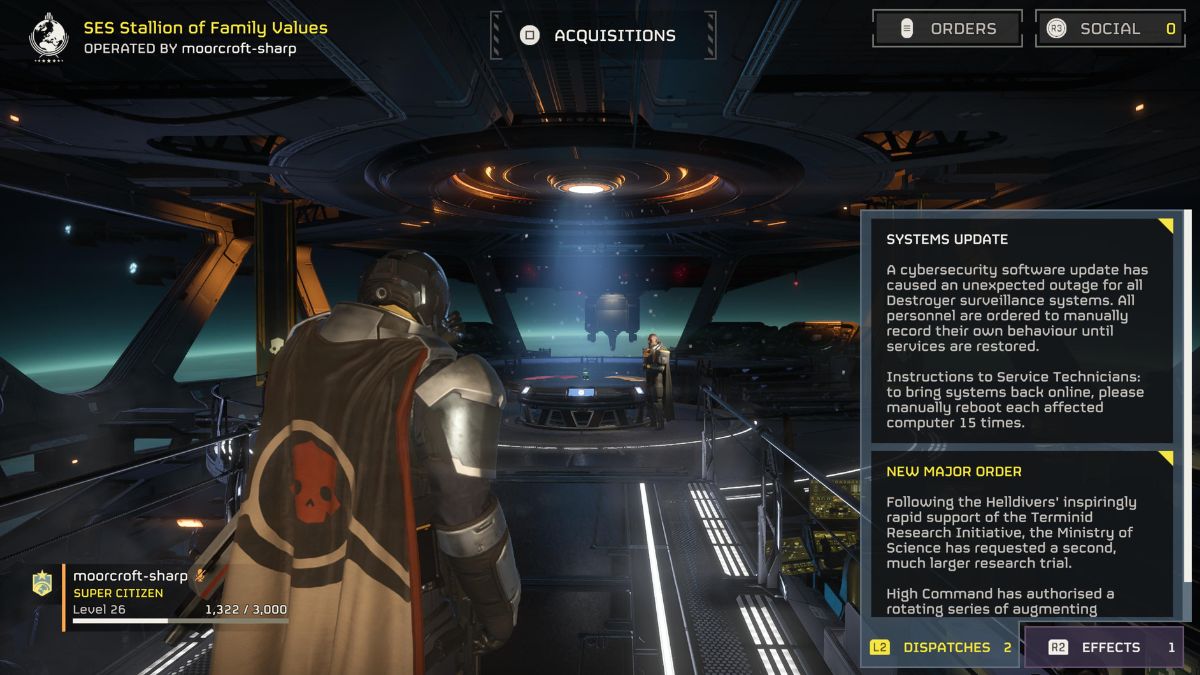Screen dimensions: 1200x675
Task: Open the Social menu
Action: (x=1110, y=29)
